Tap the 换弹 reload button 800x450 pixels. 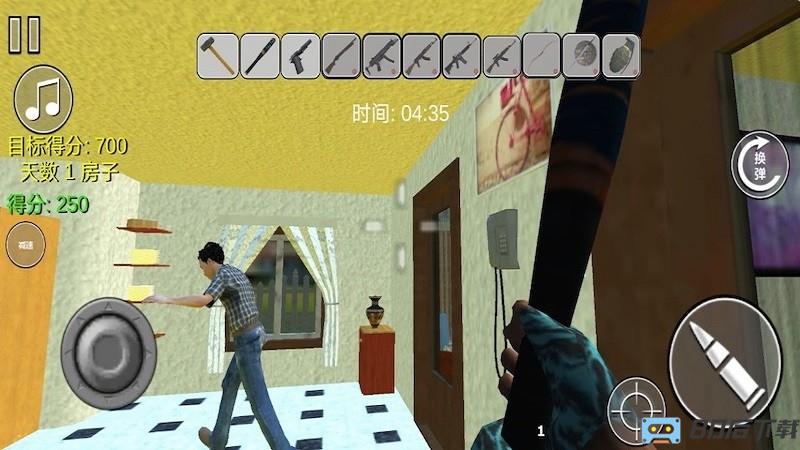pyautogui.click(x=760, y=163)
